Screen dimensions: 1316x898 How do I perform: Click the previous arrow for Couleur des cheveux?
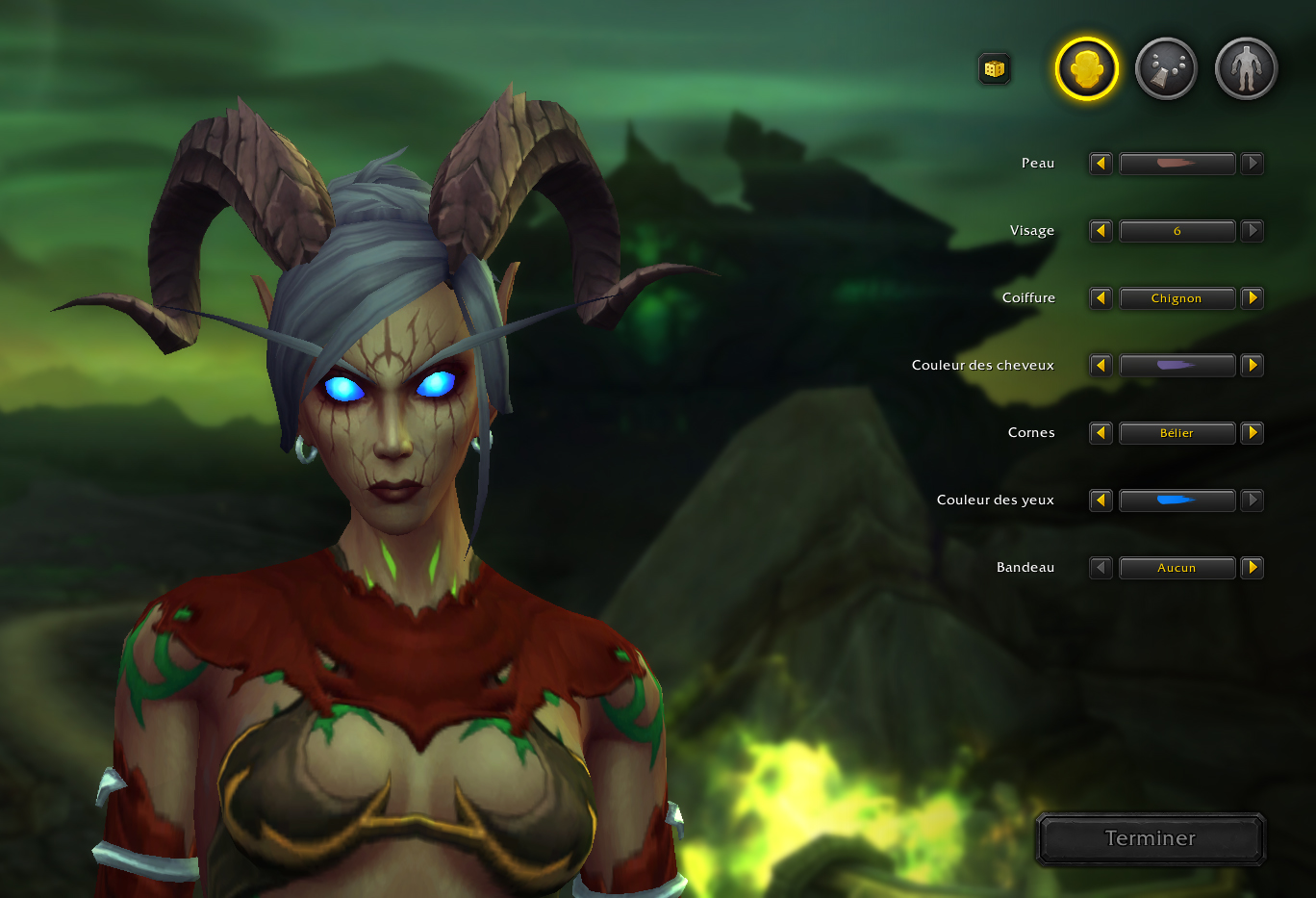[x=1101, y=365]
